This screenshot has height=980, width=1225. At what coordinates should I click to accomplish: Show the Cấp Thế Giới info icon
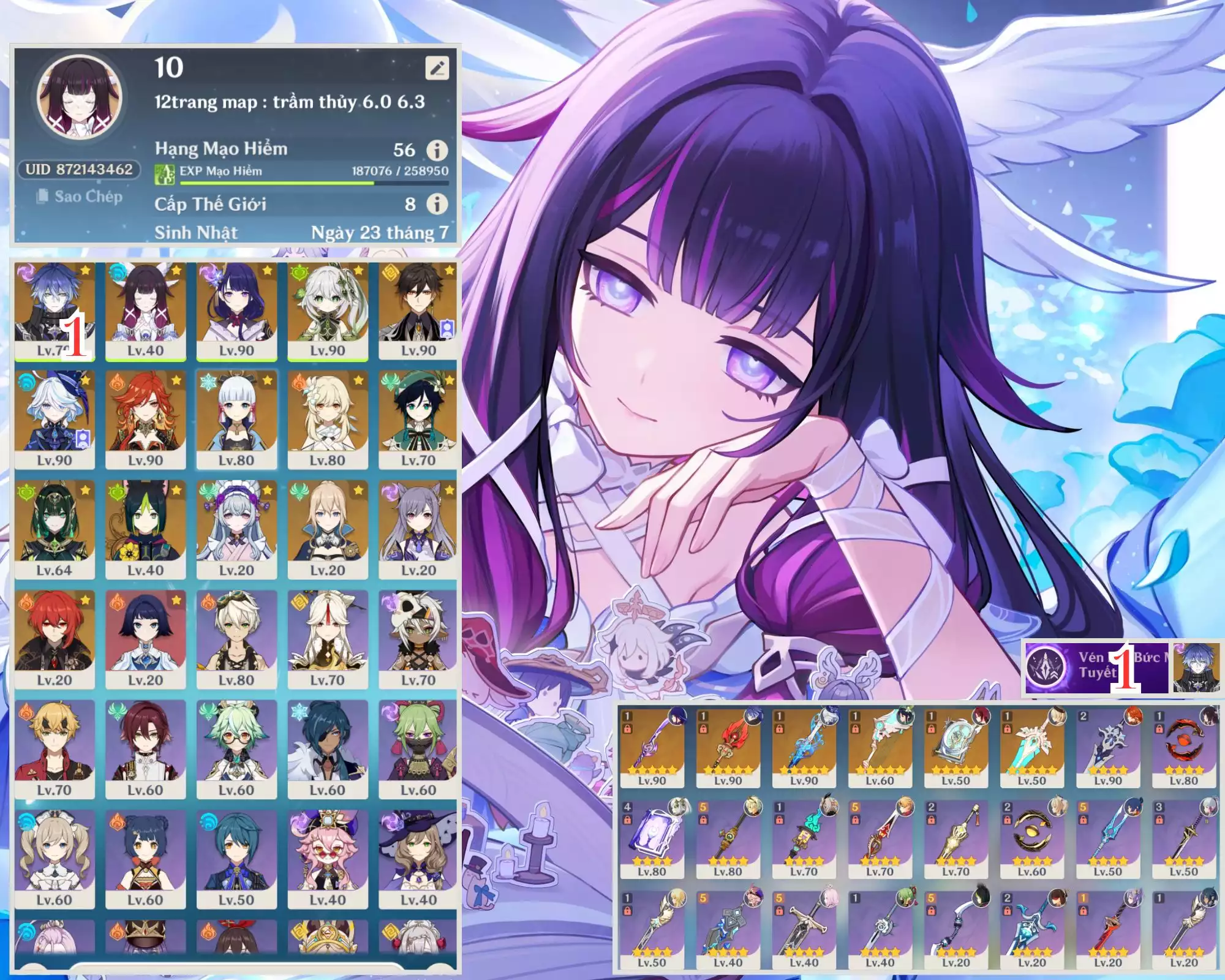(x=437, y=204)
